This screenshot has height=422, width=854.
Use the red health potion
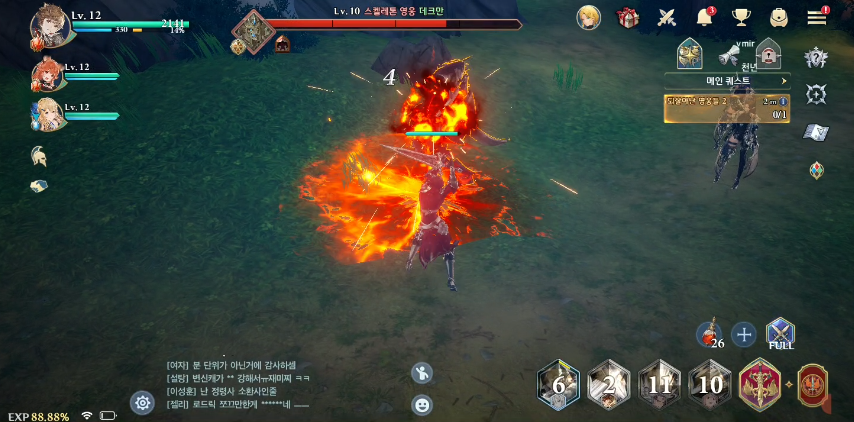pos(708,334)
